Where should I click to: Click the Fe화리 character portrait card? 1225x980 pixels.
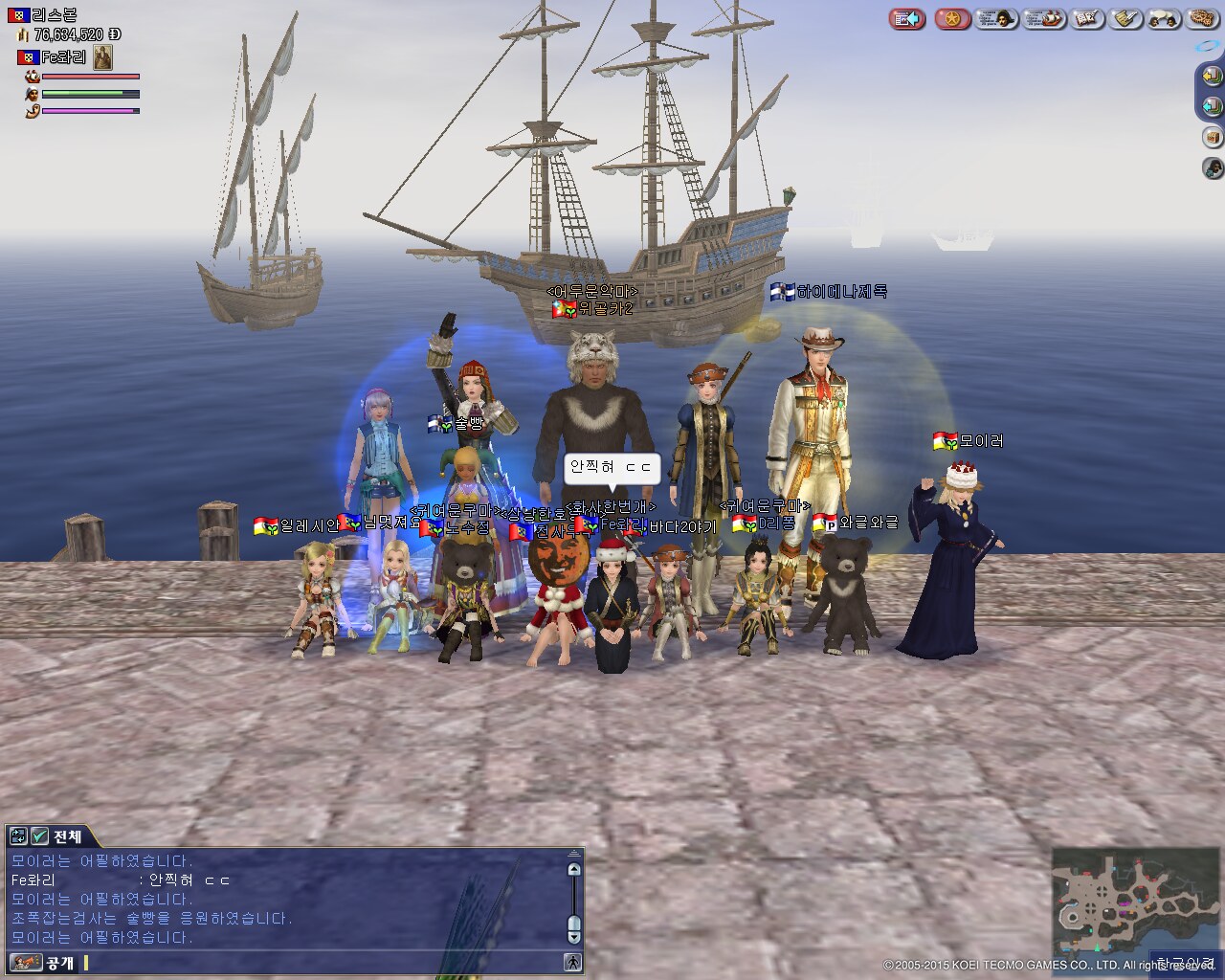(103, 57)
